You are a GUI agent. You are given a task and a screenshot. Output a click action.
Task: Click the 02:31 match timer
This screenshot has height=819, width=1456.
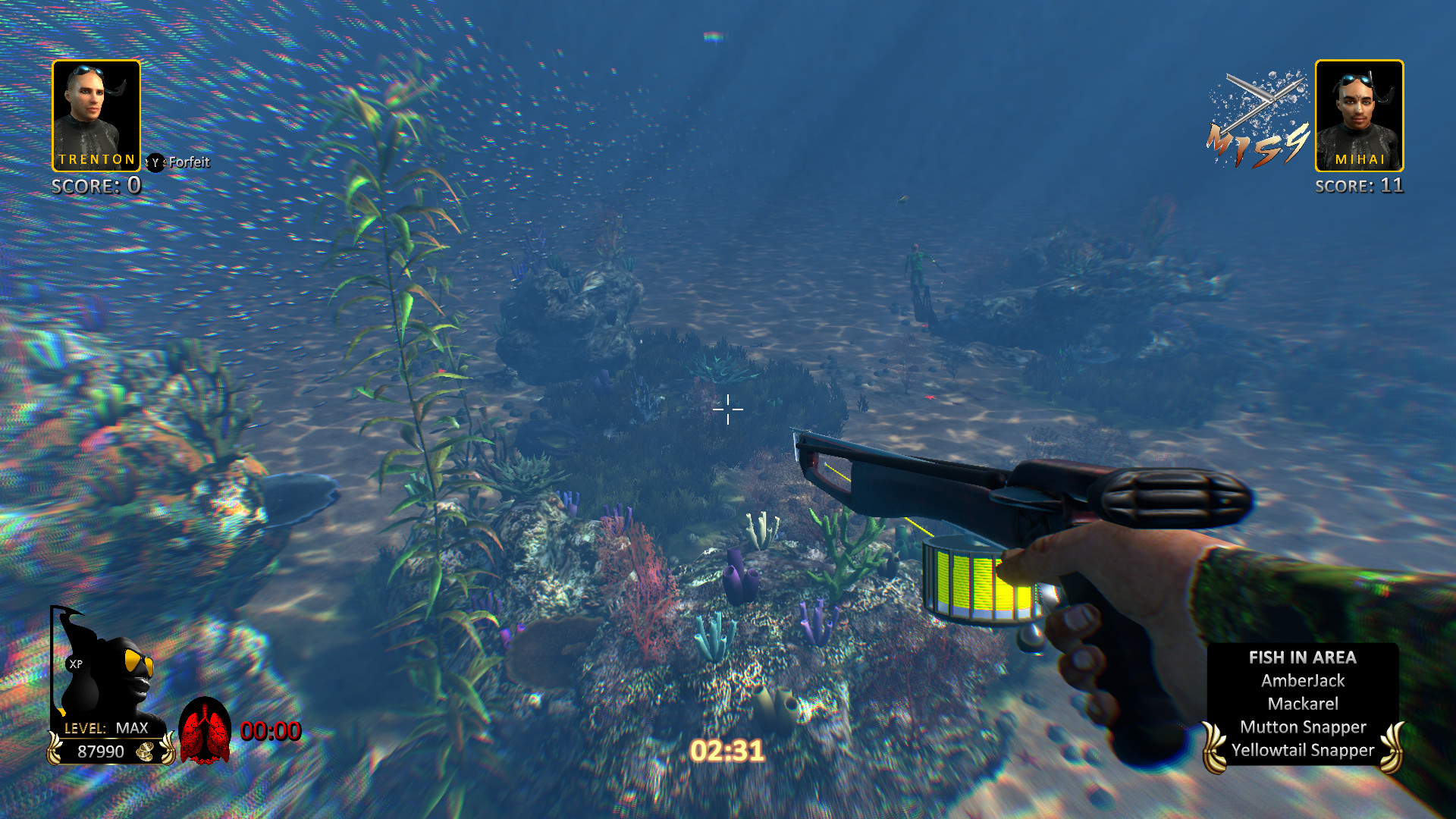(727, 750)
